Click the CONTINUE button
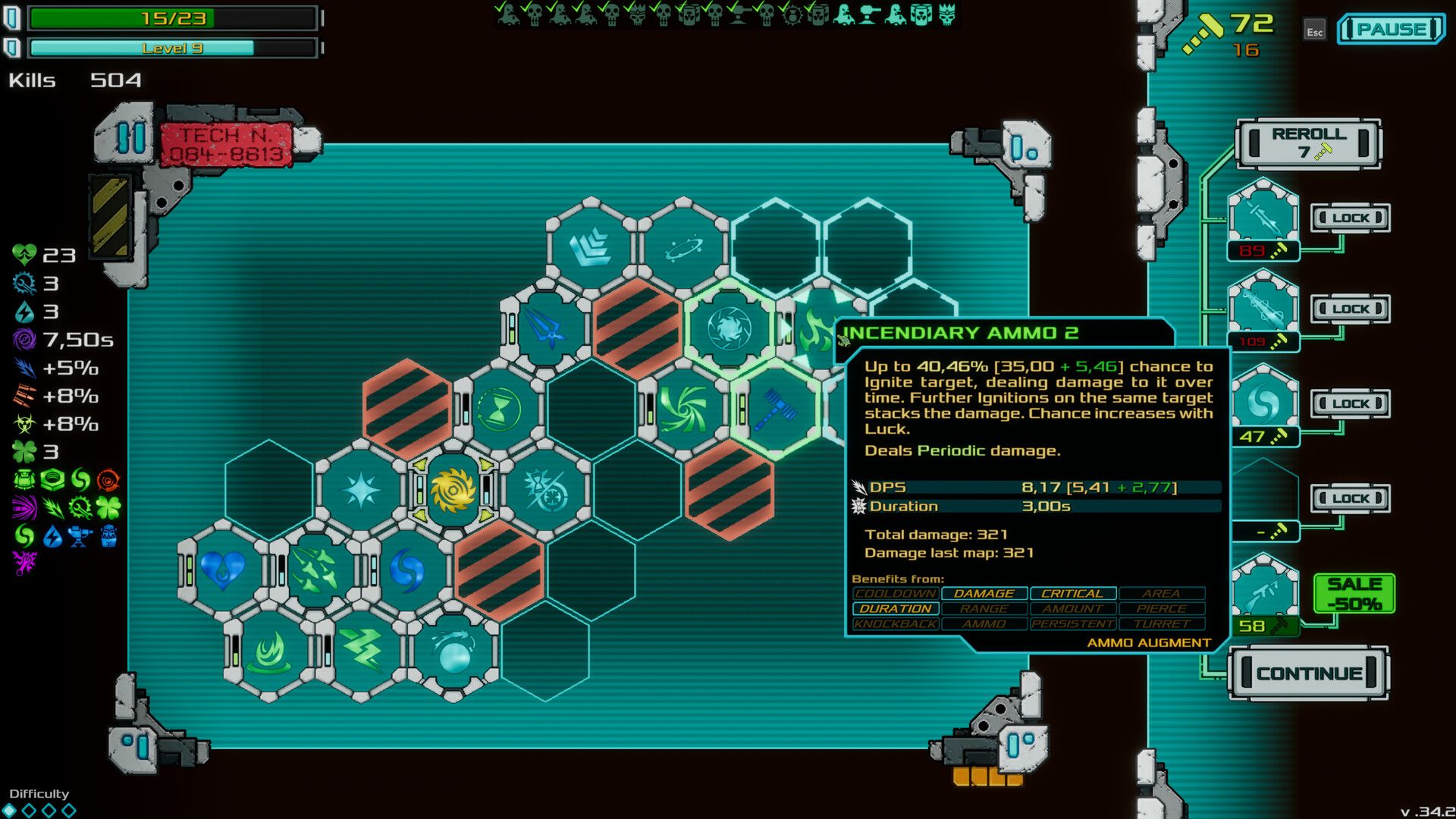Viewport: 1456px width, 819px height. click(x=1310, y=672)
